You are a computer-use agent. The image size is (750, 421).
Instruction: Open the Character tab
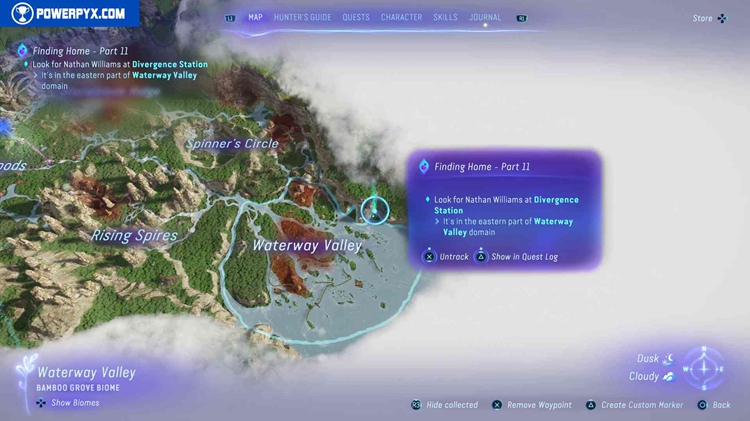pyautogui.click(x=401, y=17)
